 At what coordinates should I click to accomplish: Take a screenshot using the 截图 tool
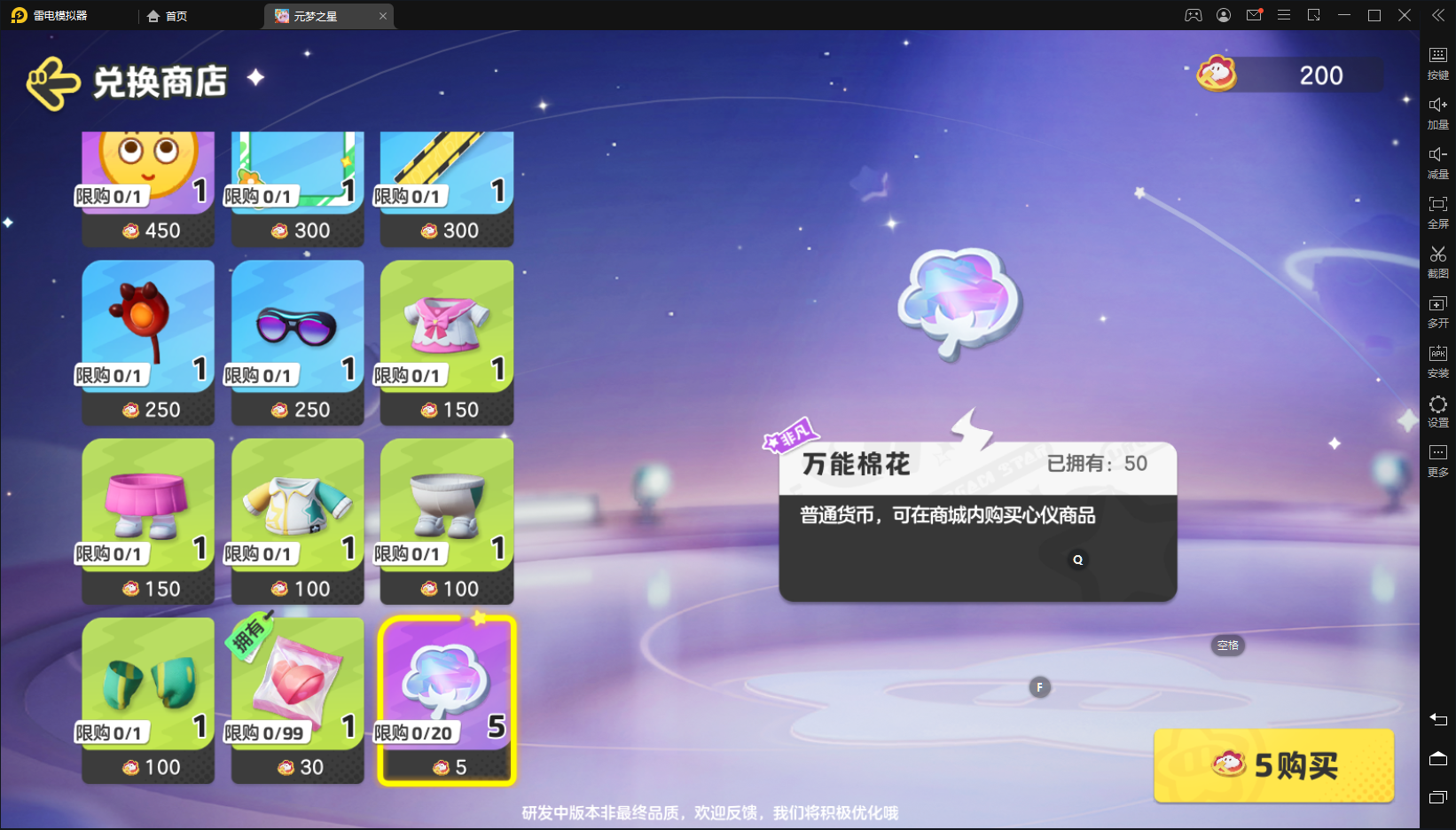pyautogui.click(x=1437, y=263)
